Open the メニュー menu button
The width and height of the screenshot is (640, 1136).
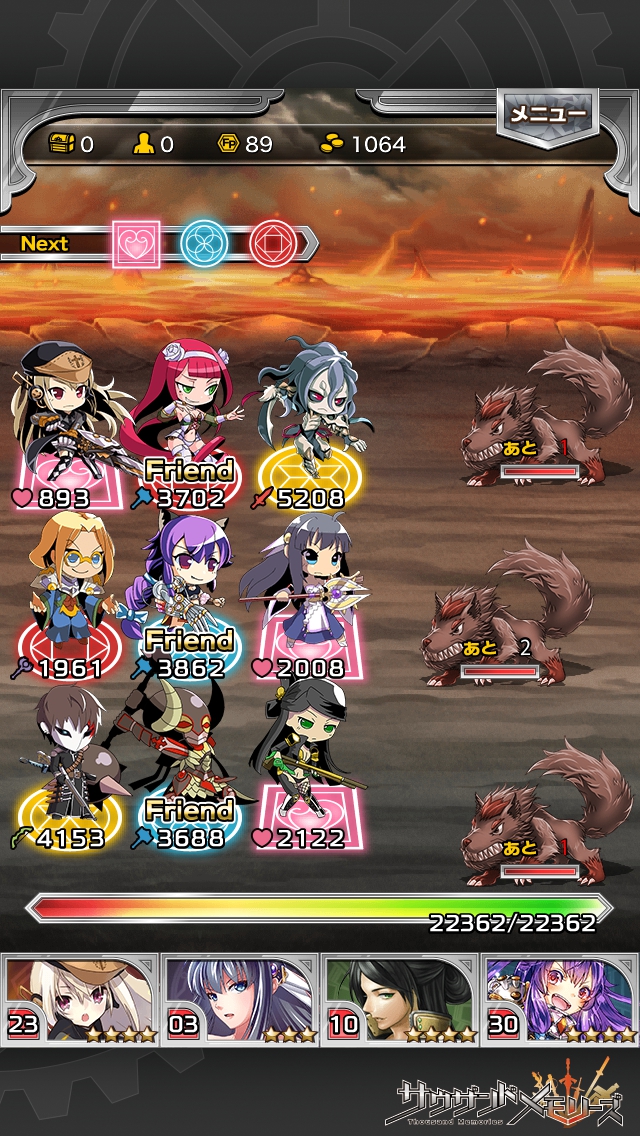point(547,114)
